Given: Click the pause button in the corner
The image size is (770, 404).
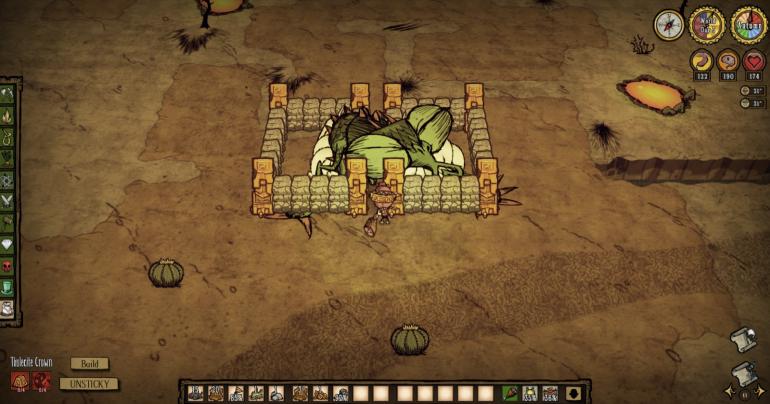Looking at the screenshot, I should 744,393.
